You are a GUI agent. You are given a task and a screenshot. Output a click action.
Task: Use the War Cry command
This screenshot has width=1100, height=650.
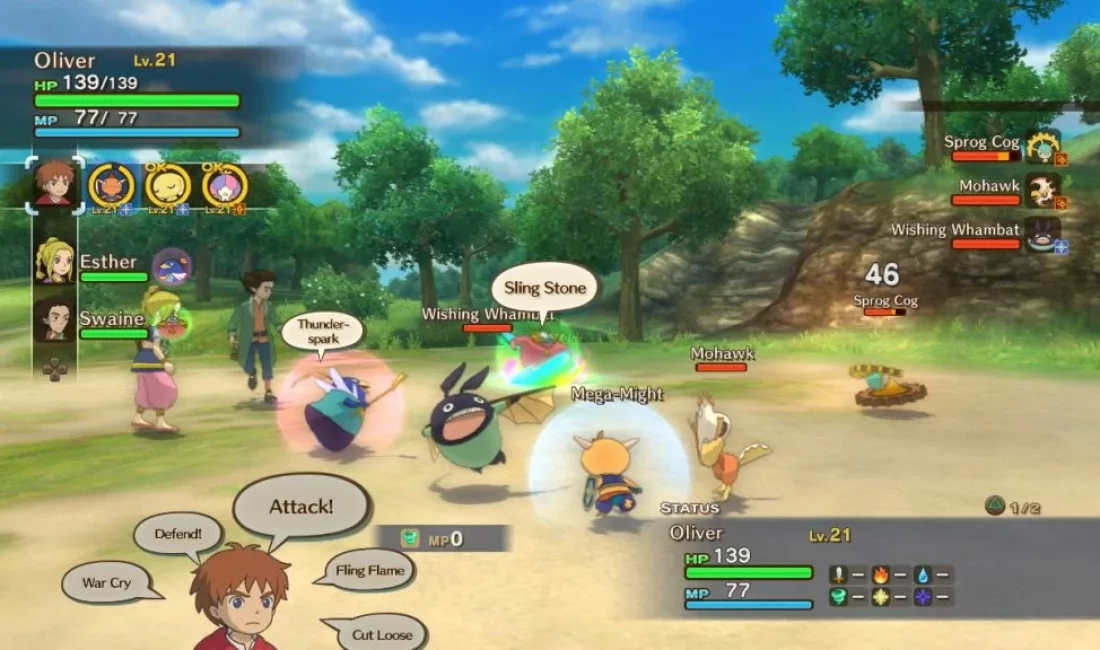coord(106,582)
